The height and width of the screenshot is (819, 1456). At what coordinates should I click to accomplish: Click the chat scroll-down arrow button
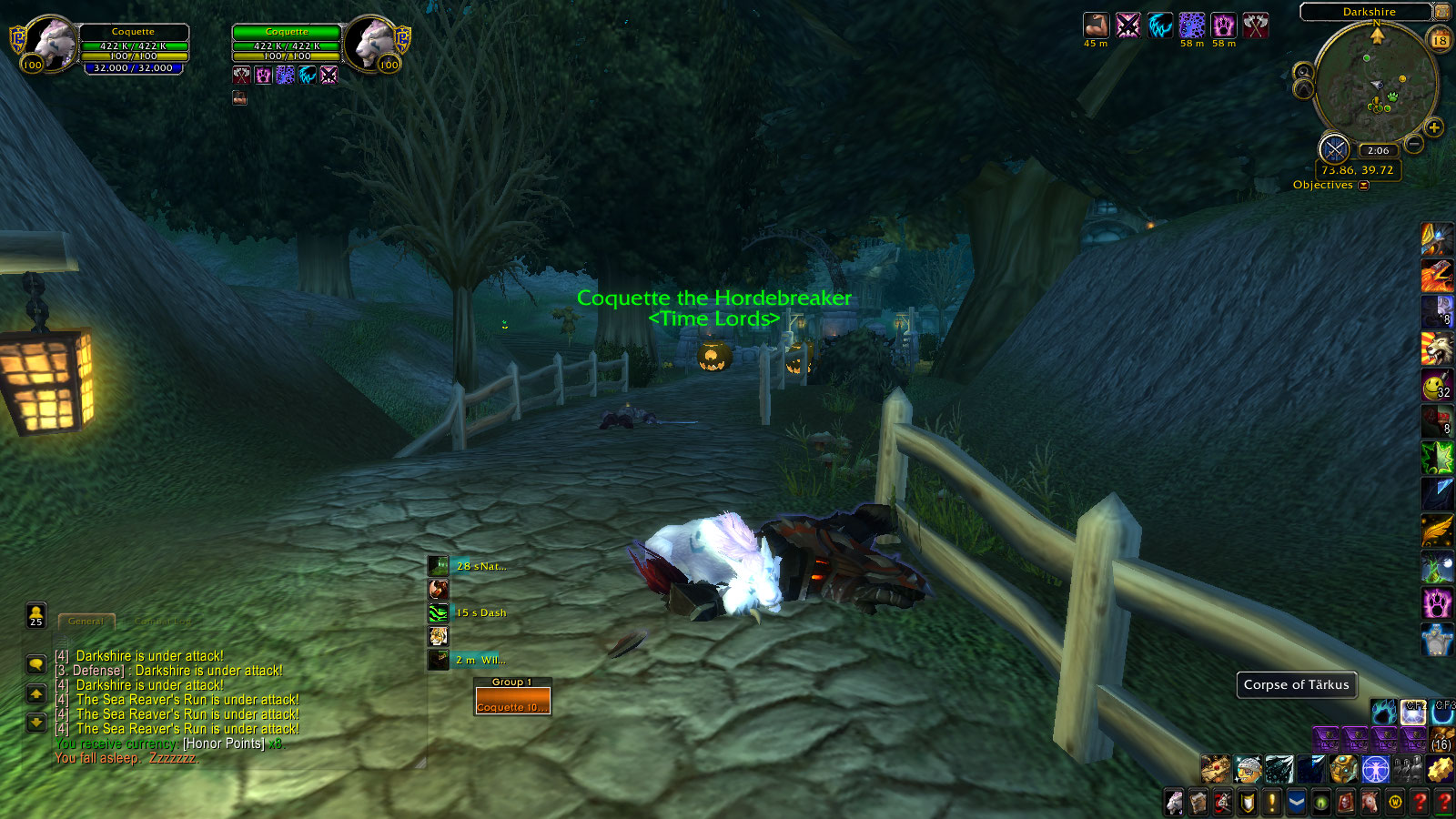coord(35,723)
